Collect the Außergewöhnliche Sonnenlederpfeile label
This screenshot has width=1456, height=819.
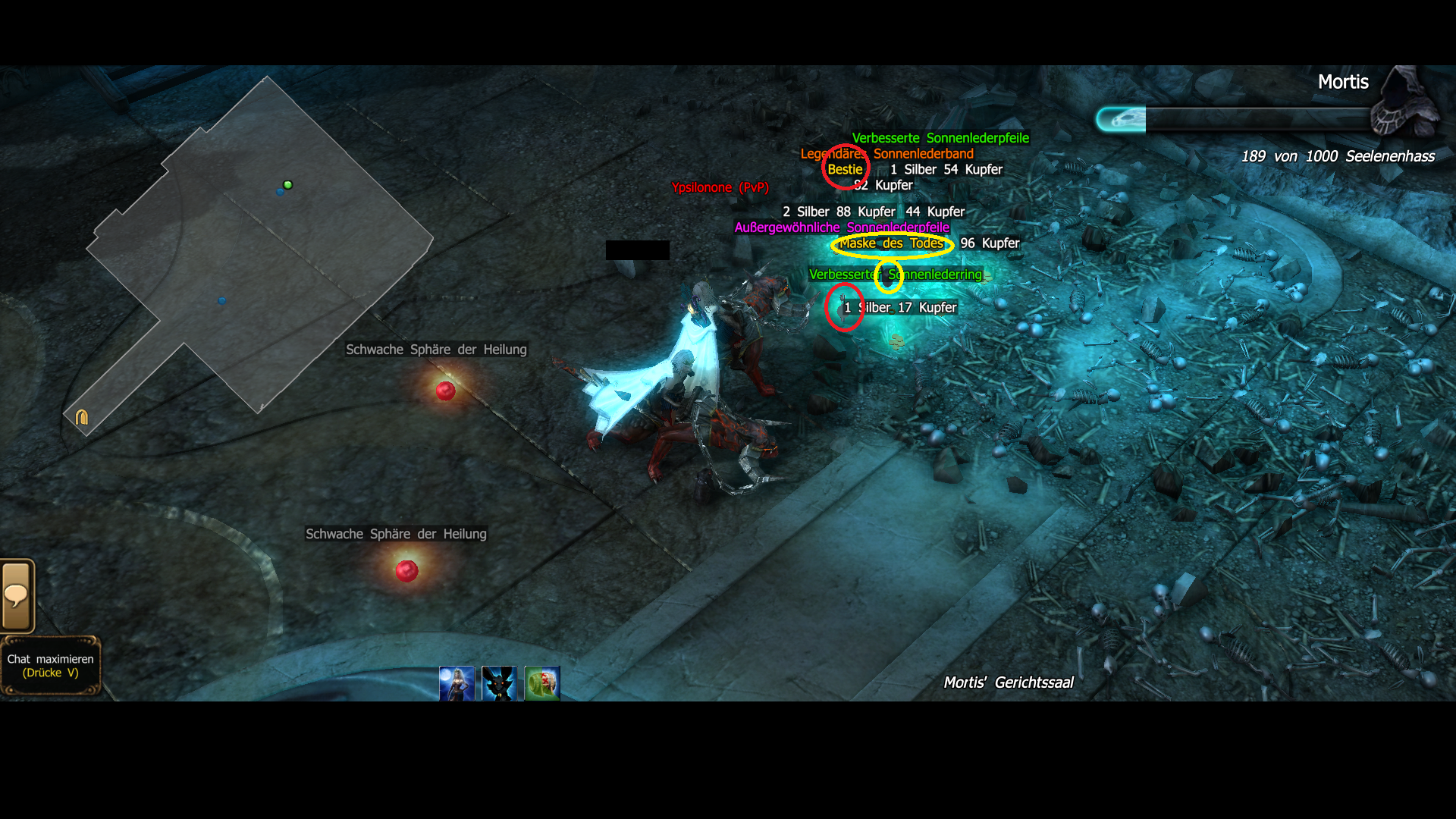coord(842,227)
